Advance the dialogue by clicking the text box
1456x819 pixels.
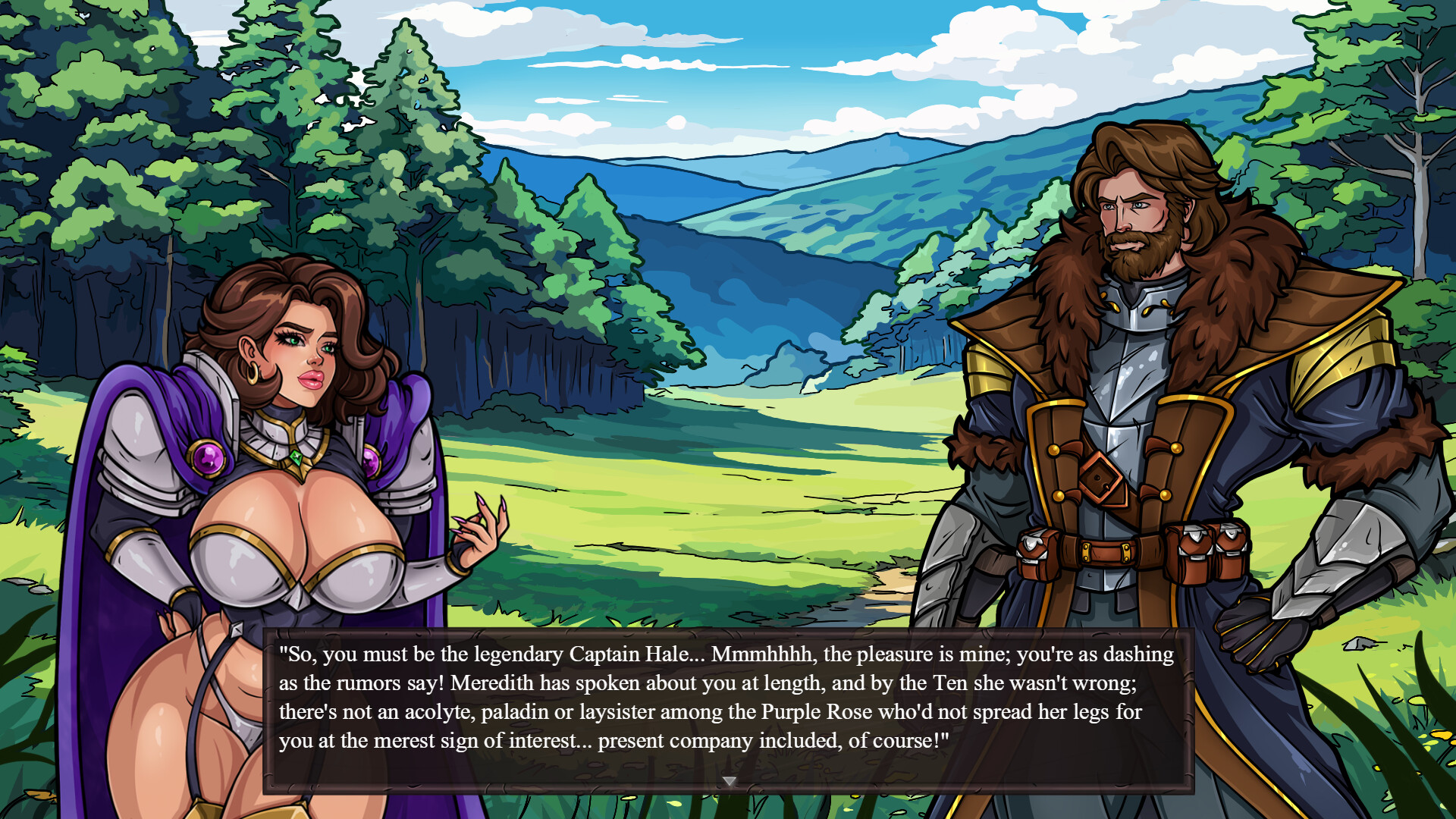pos(728,705)
